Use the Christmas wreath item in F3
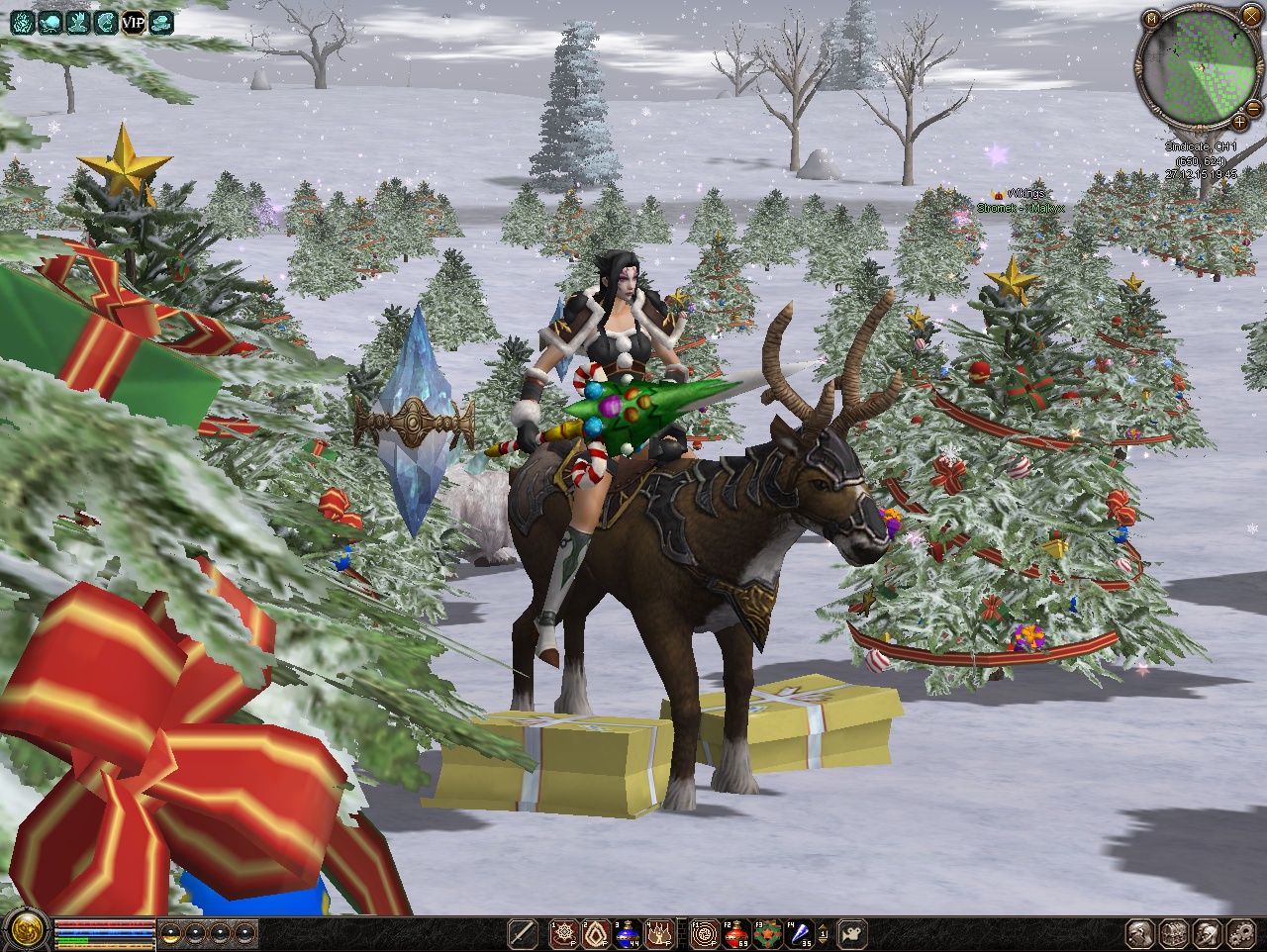Viewport: 1267px width, 952px height. (767, 932)
